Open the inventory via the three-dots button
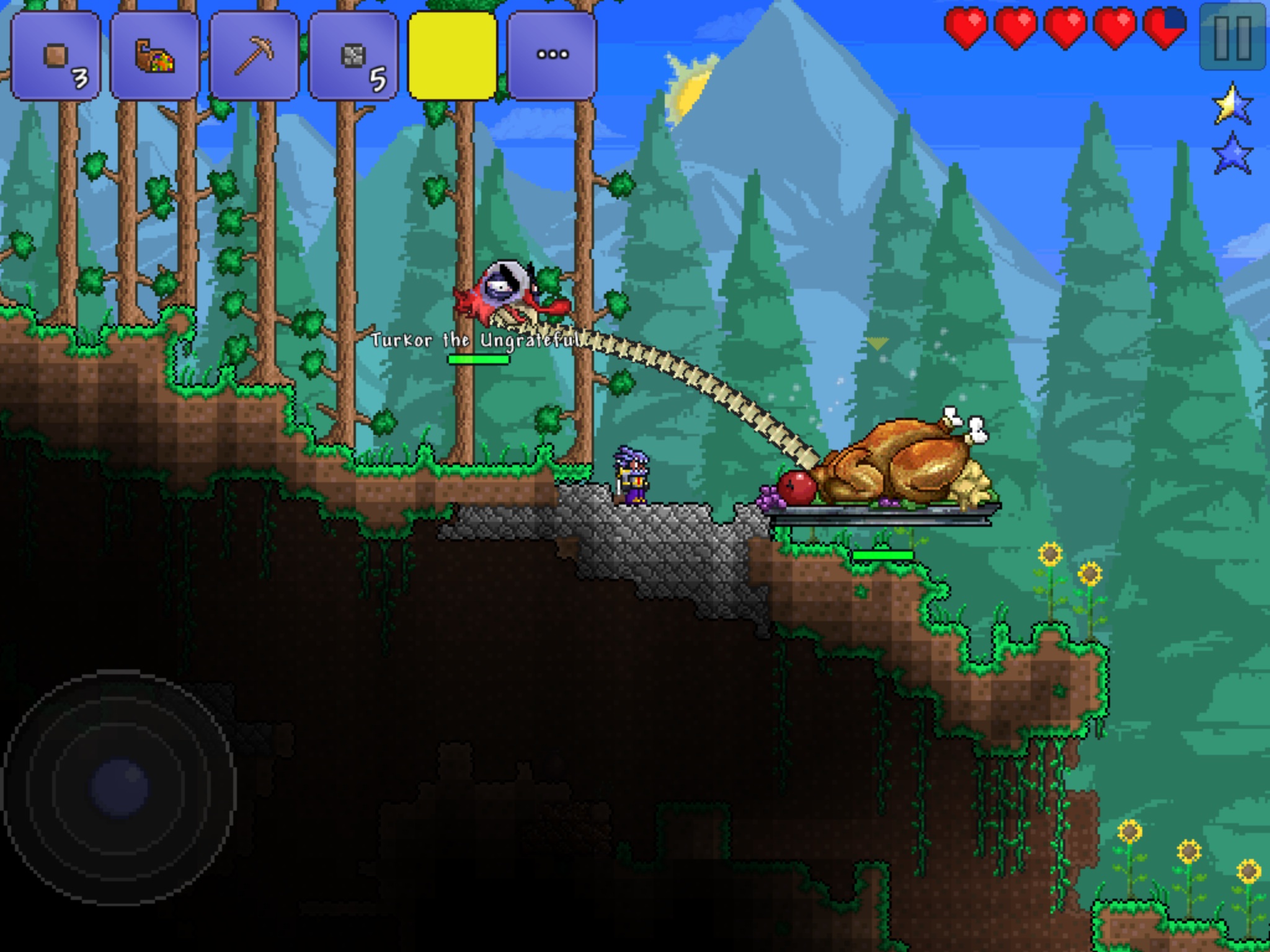Screen dimensions: 1270x952 tap(552, 56)
